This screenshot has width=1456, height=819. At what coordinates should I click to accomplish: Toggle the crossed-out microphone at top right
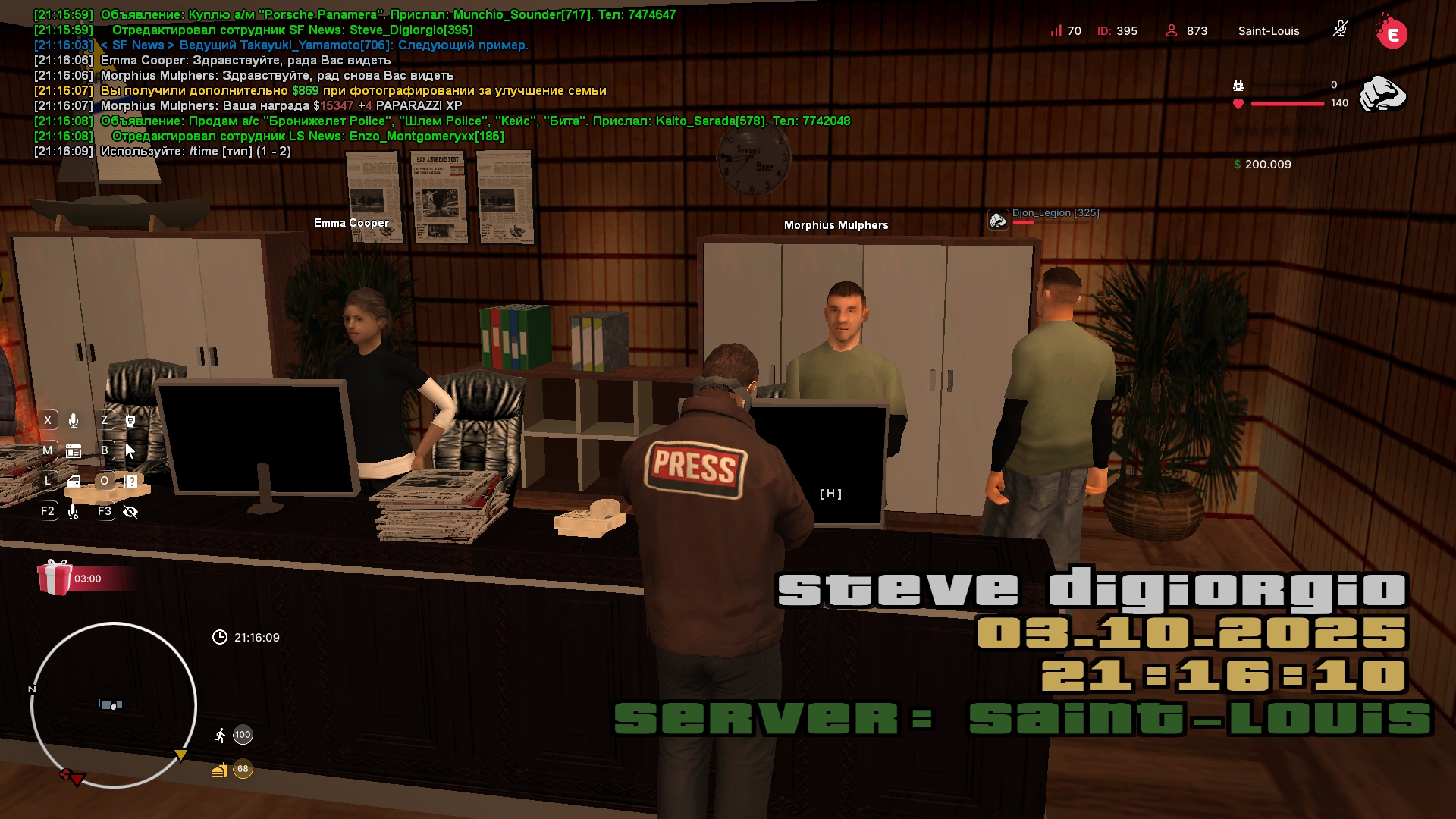coord(1340,30)
